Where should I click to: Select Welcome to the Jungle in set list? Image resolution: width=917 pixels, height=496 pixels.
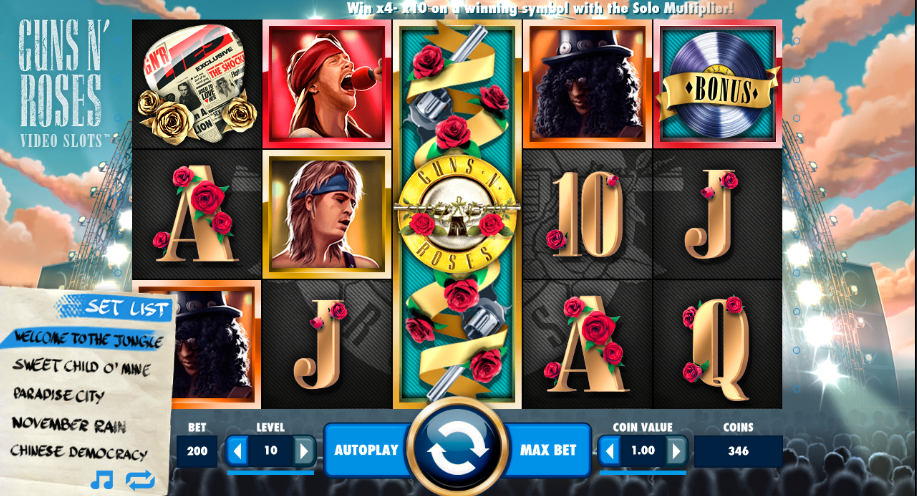point(83,338)
